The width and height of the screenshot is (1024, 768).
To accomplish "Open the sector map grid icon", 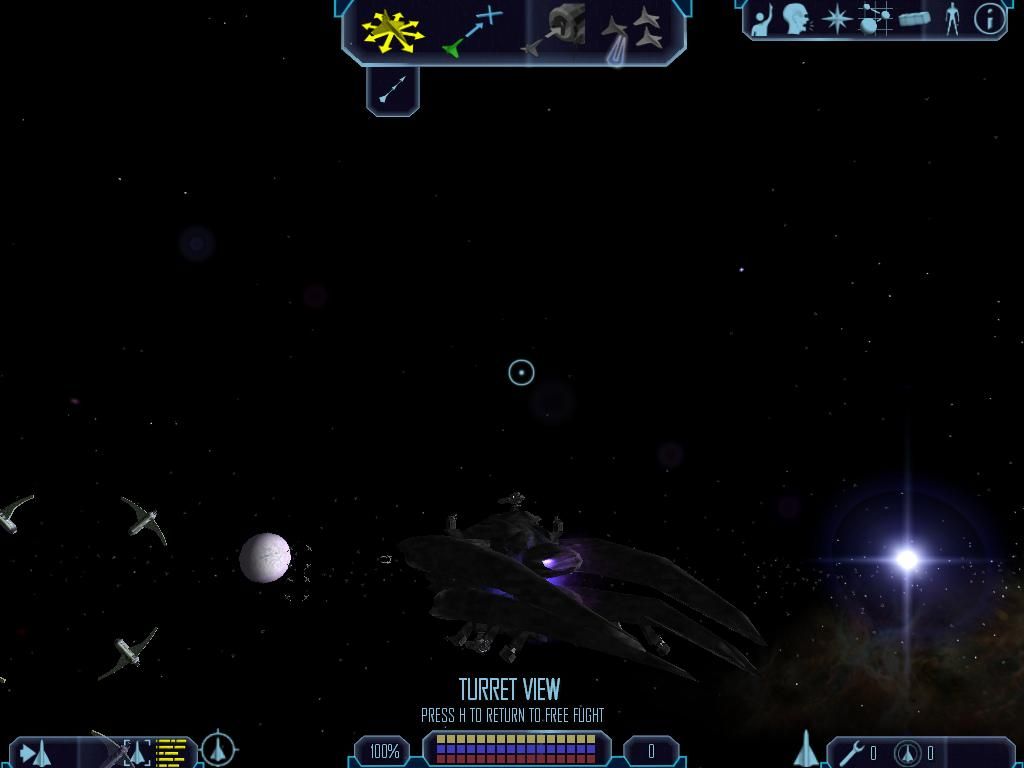I will click(x=875, y=19).
